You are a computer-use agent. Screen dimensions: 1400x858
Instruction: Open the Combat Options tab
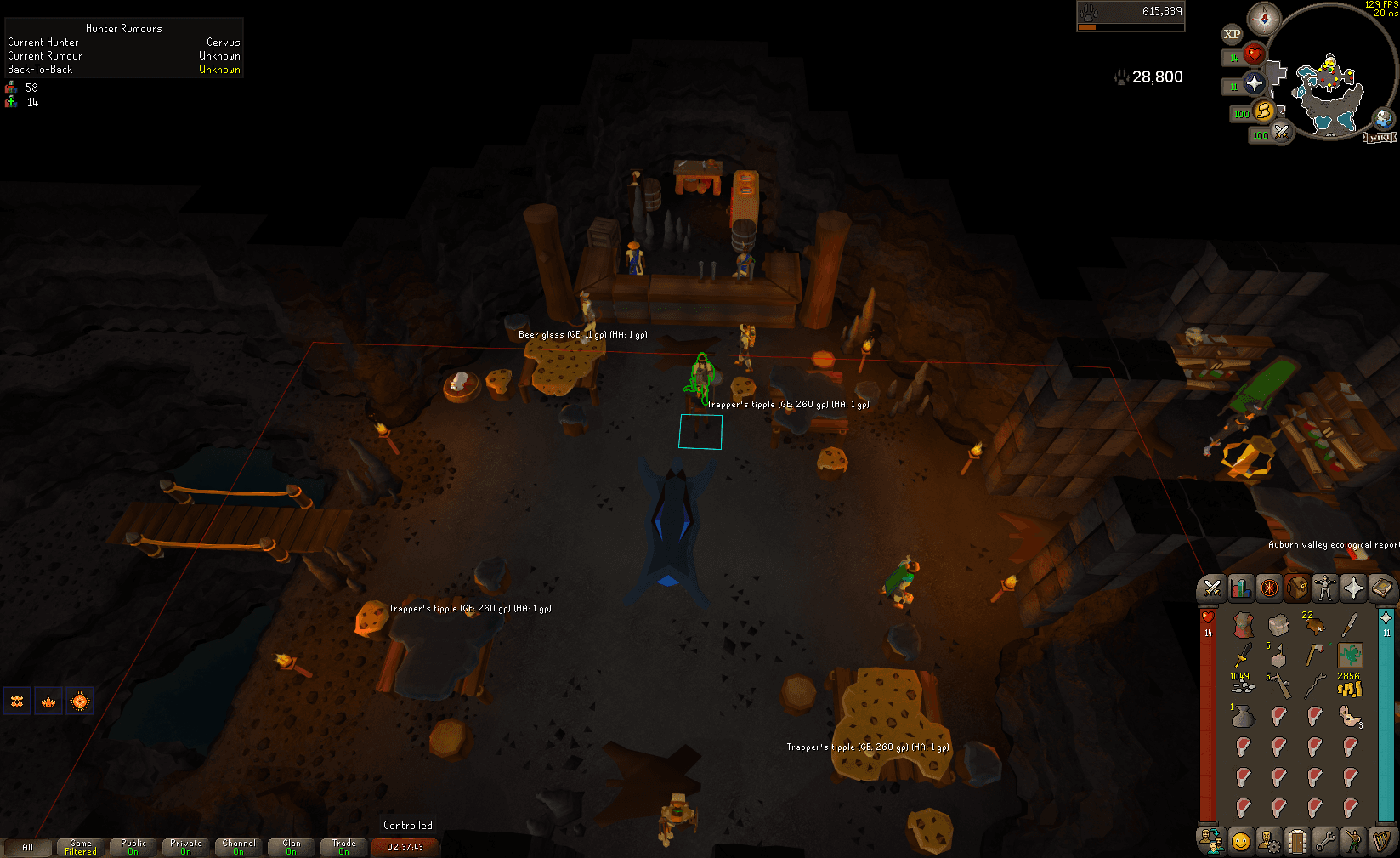click(x=1210, y=588)
